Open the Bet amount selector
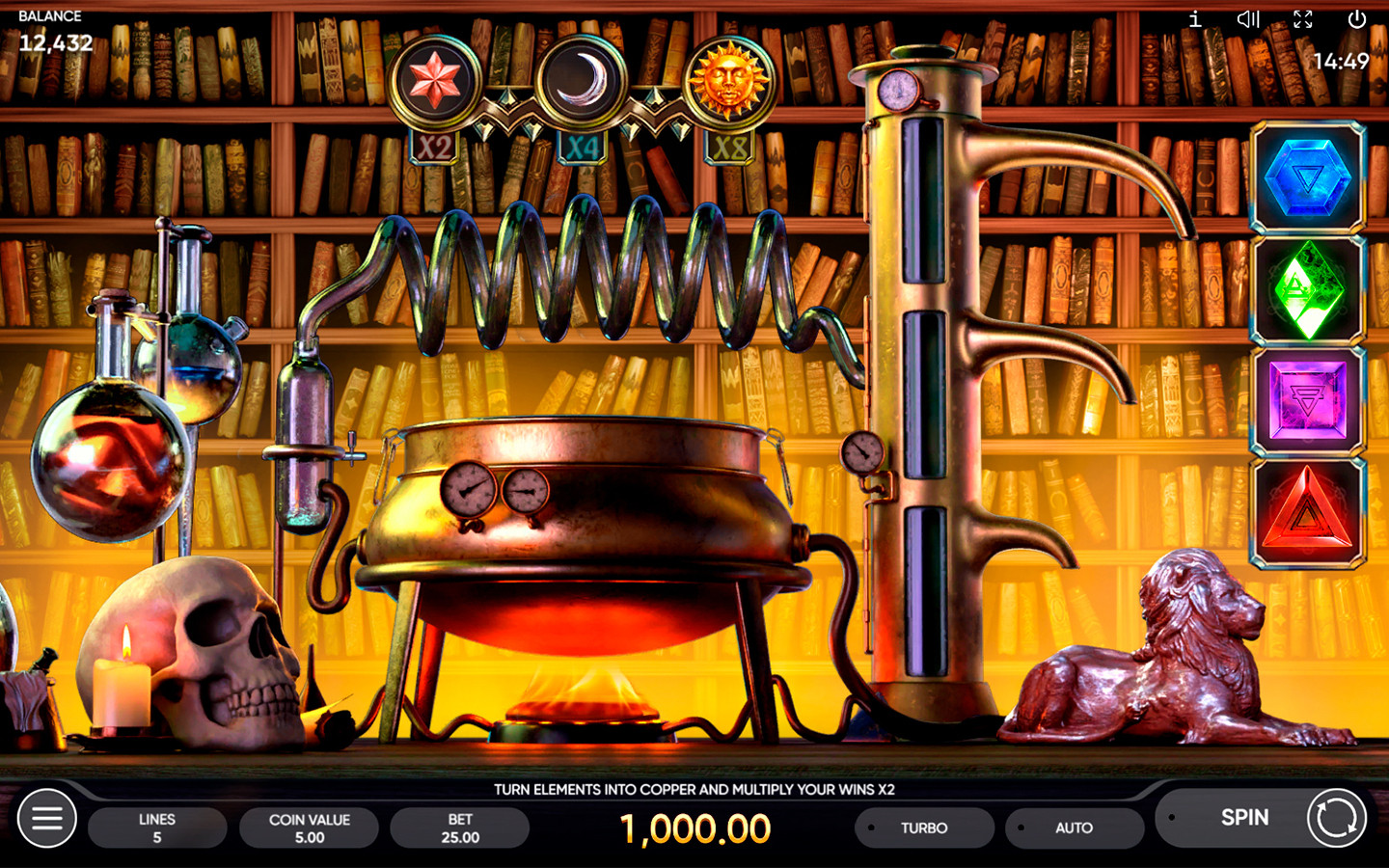 point(460,827)
